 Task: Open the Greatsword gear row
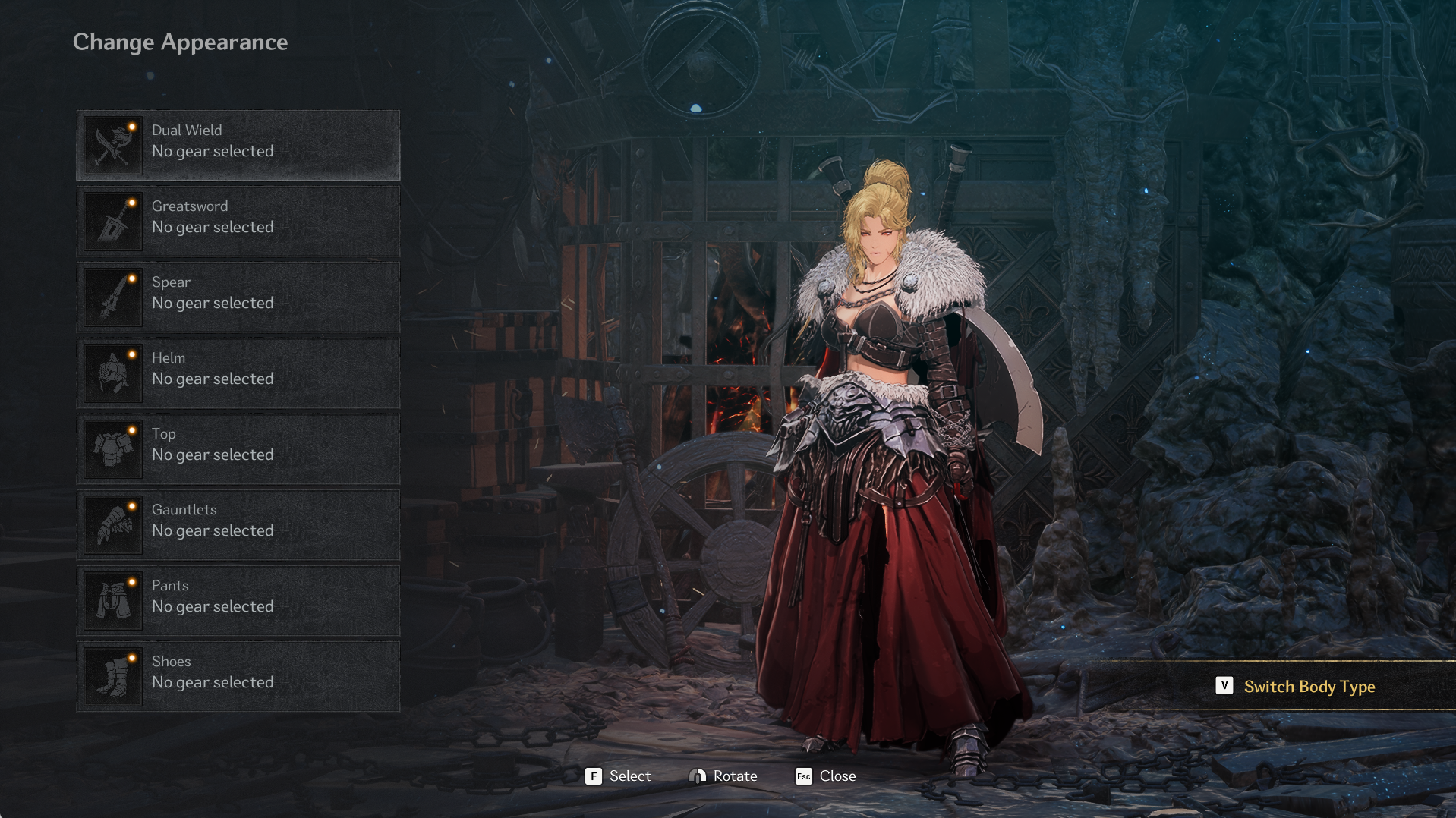click(238, 221)
